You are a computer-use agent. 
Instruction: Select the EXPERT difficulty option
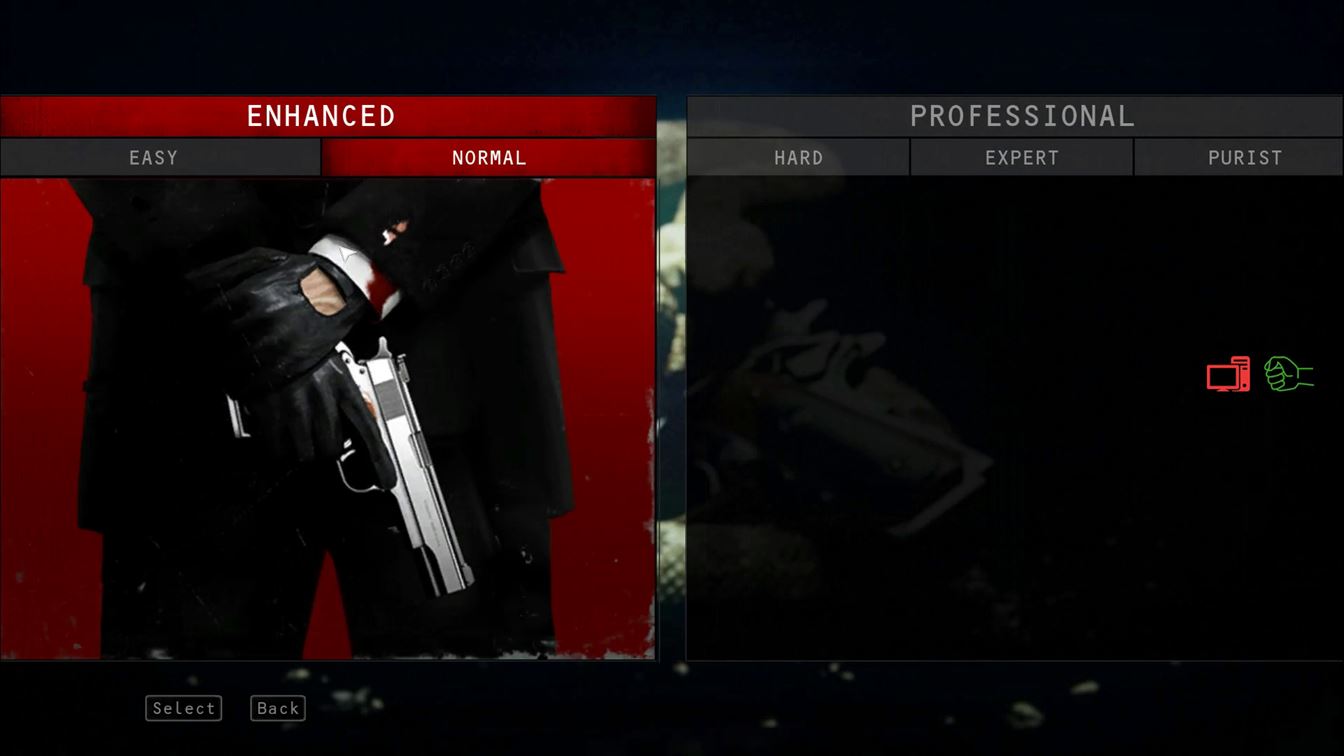click(1021, 157)
